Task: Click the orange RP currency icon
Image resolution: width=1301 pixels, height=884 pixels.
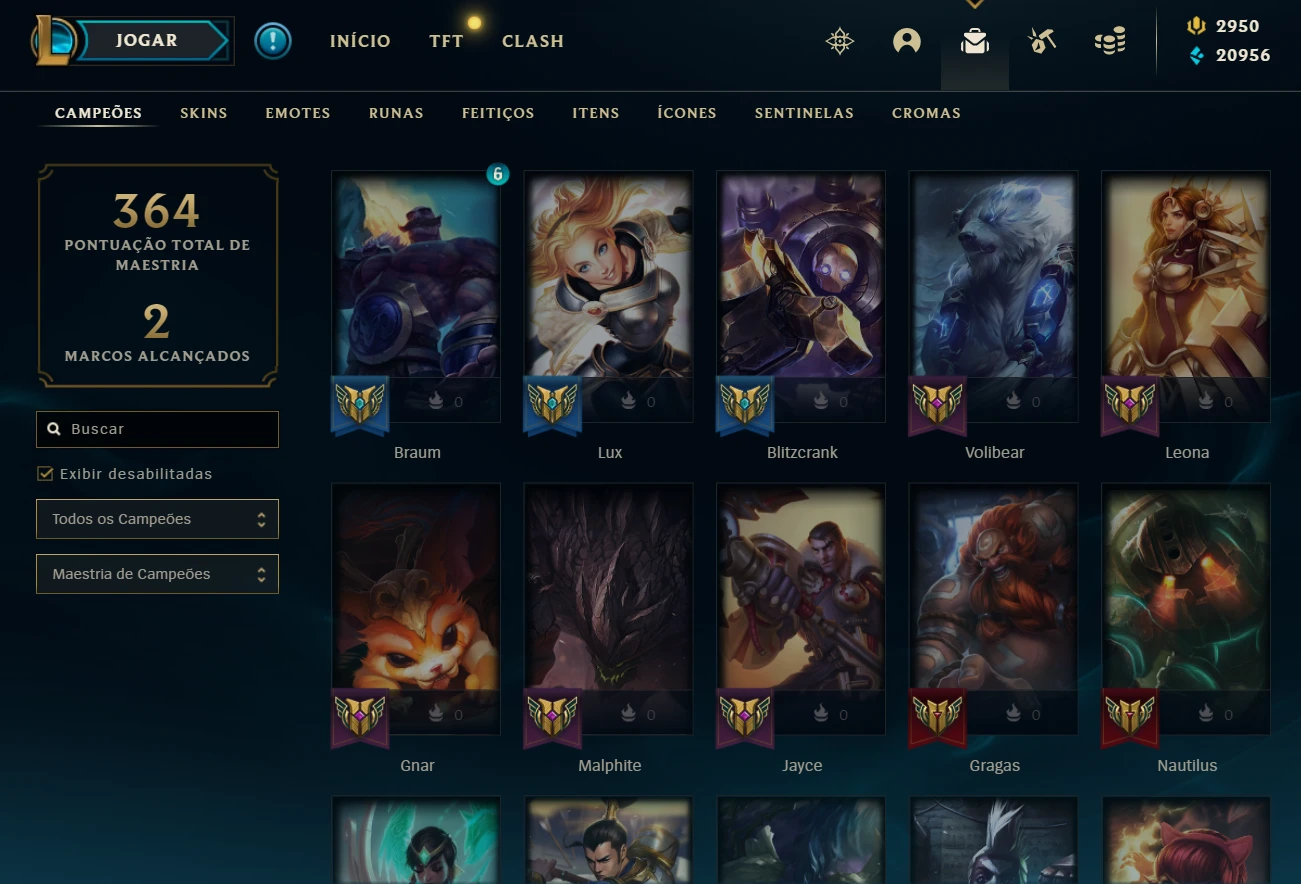Action: (1197, 25)
